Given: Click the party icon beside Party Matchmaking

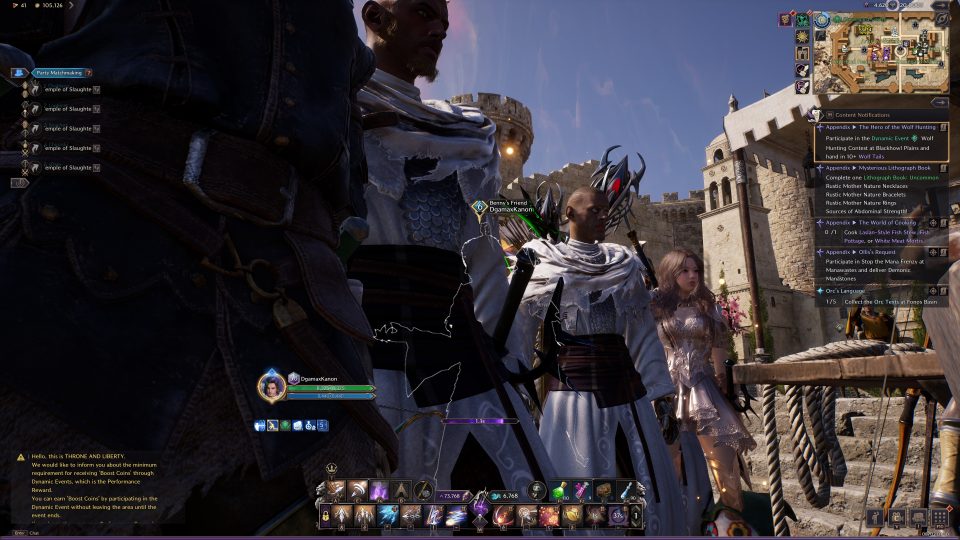Looking at the screenshot, I should tap(18, 73).
